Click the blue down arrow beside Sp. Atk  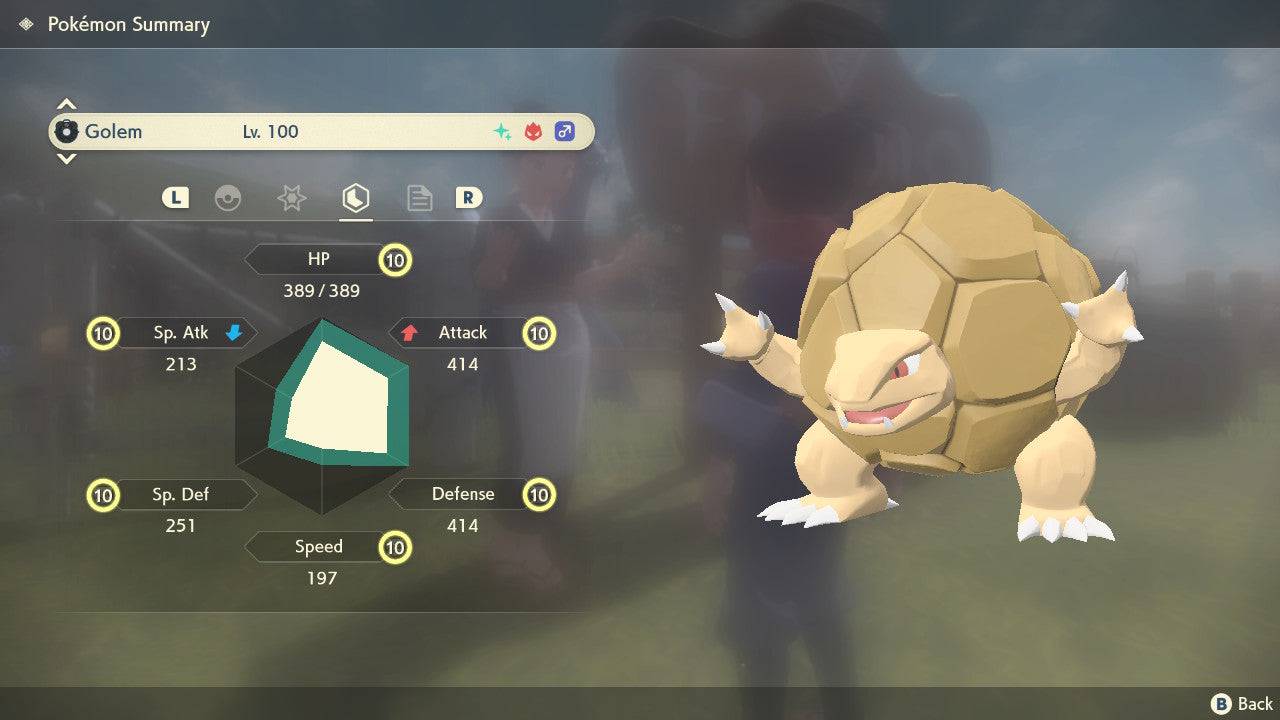pos(236,333)
